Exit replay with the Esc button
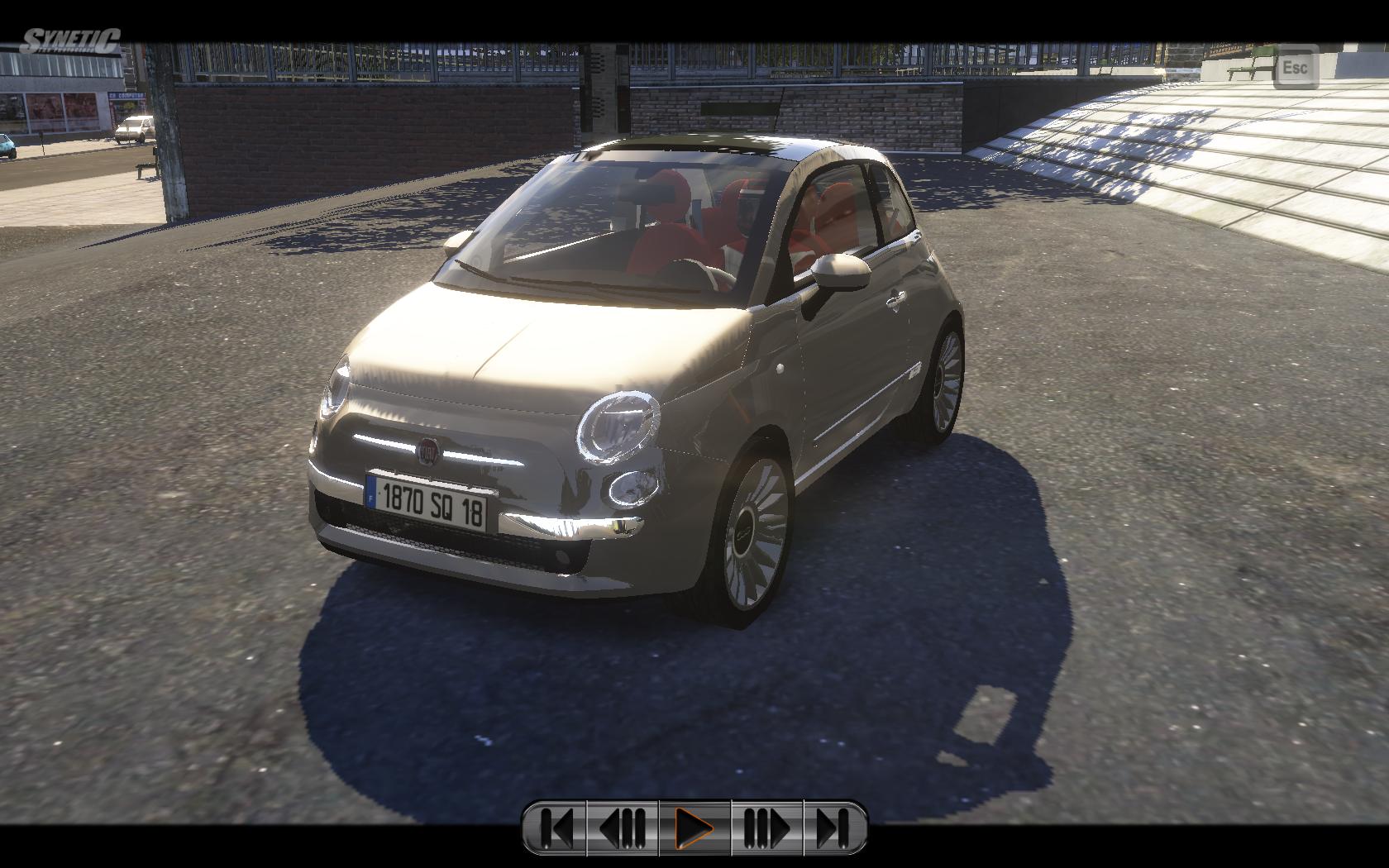The width and height of the screenshot is (1389, 868). point(1294,68)
